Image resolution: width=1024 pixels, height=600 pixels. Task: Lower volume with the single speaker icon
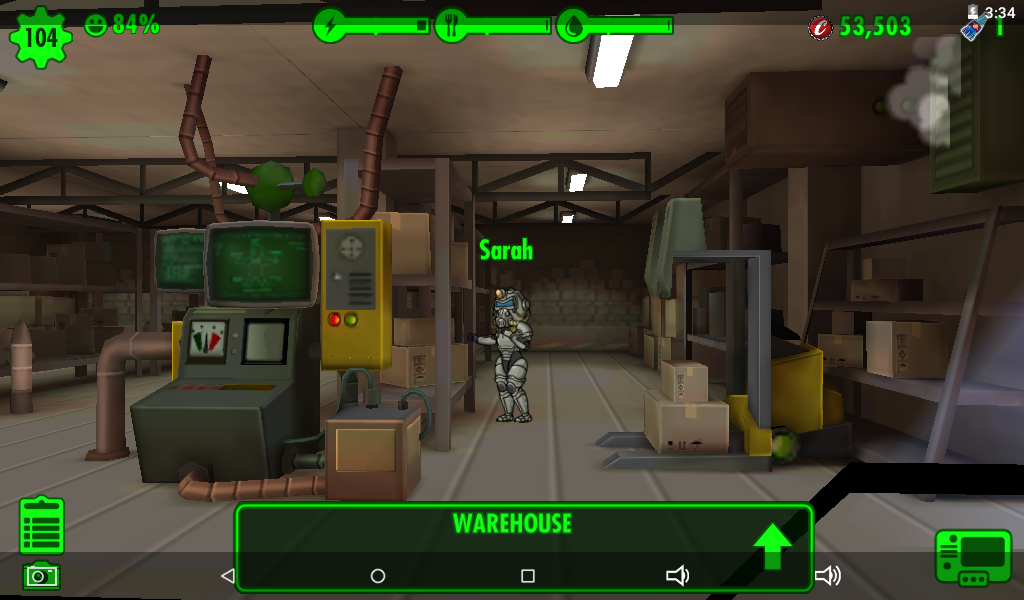click(x=678, y=575)
